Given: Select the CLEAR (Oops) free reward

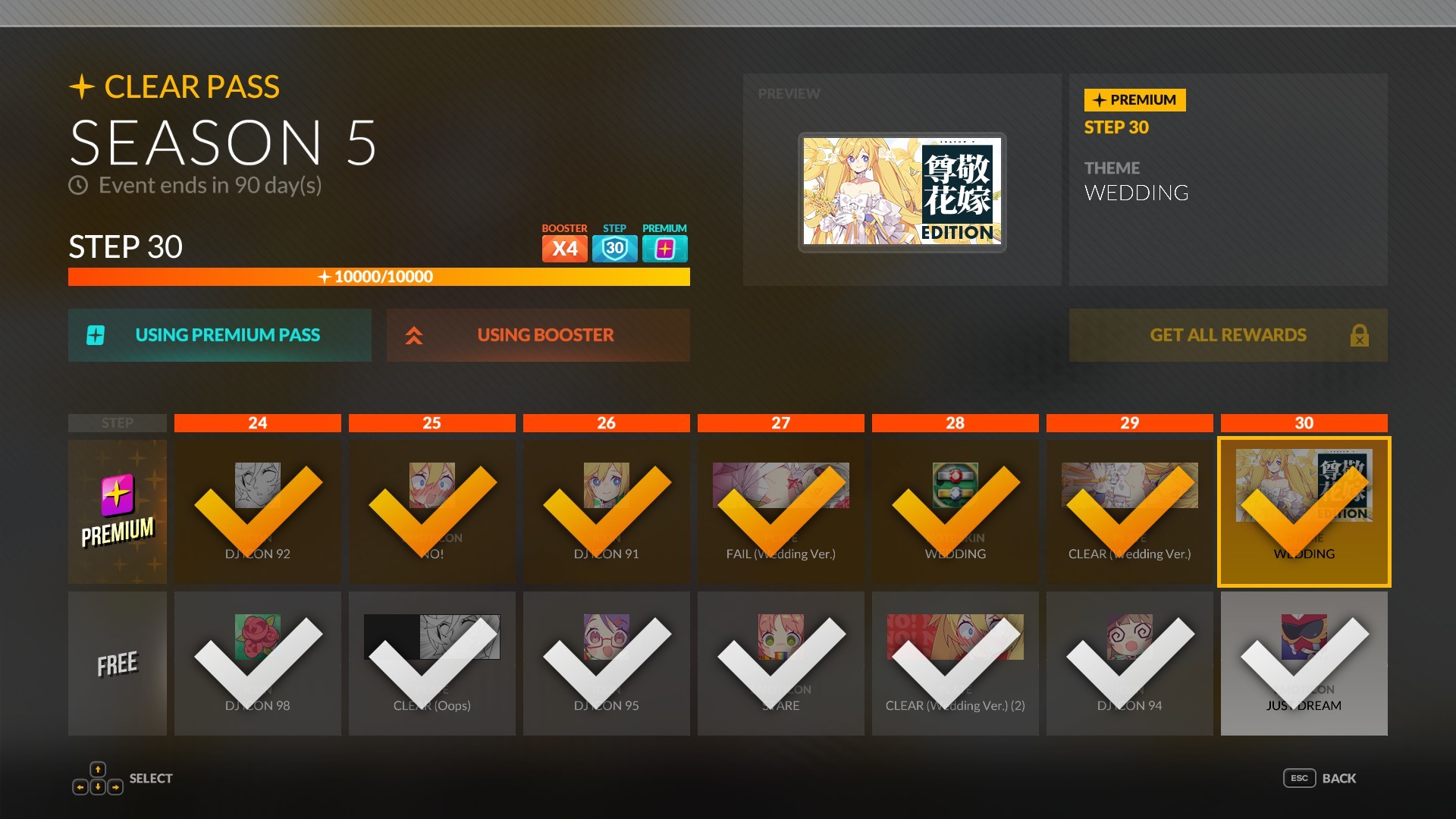Looking at the screenshot, I should [431, 664].
